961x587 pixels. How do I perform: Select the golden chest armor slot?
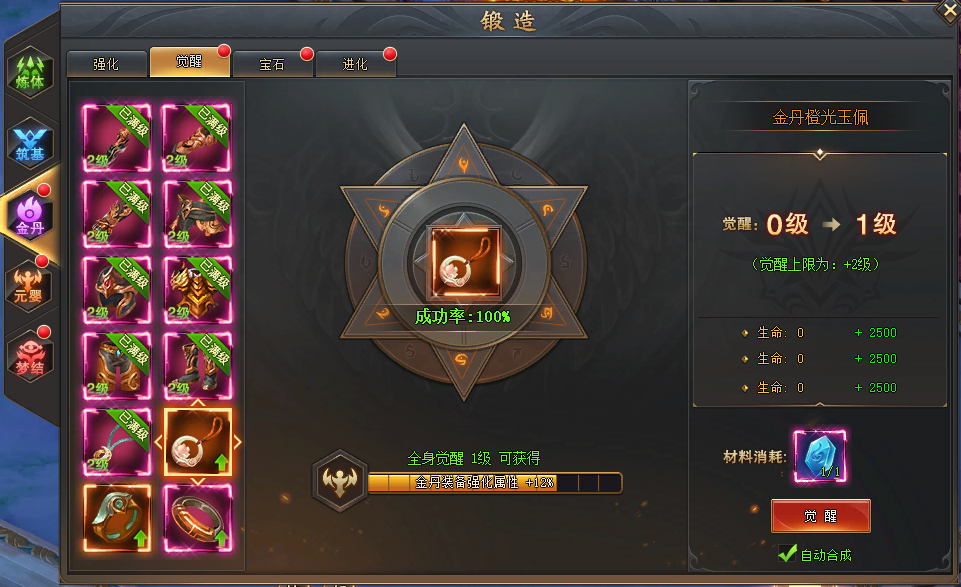(197, 290)
